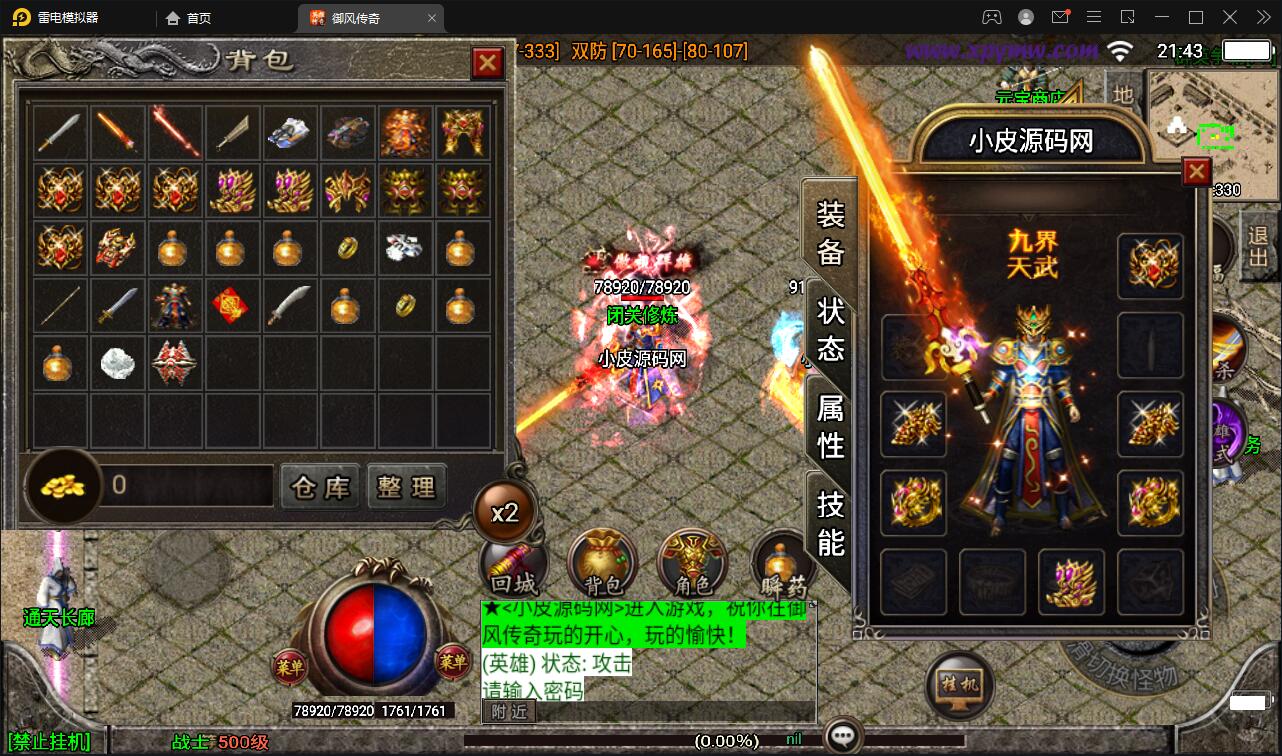Activate the 挂机 auto-battle icon
Viewport: 1282px width, 756px height.
(958, 685)
